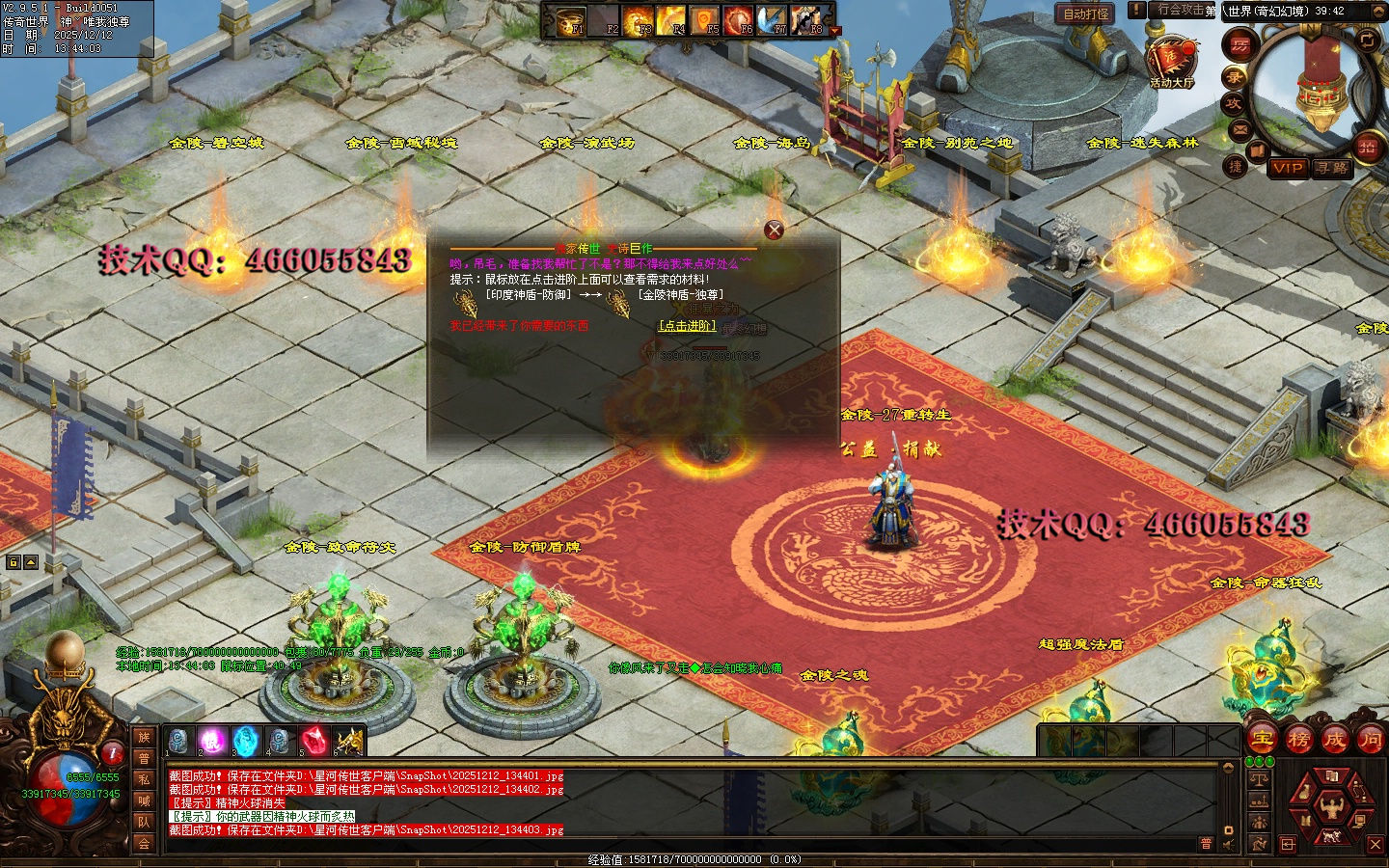Viewport: 1389px width, 868px height.
Task: Open the VIP panel
Action: pyautogui.click(x=1288, y=168)
